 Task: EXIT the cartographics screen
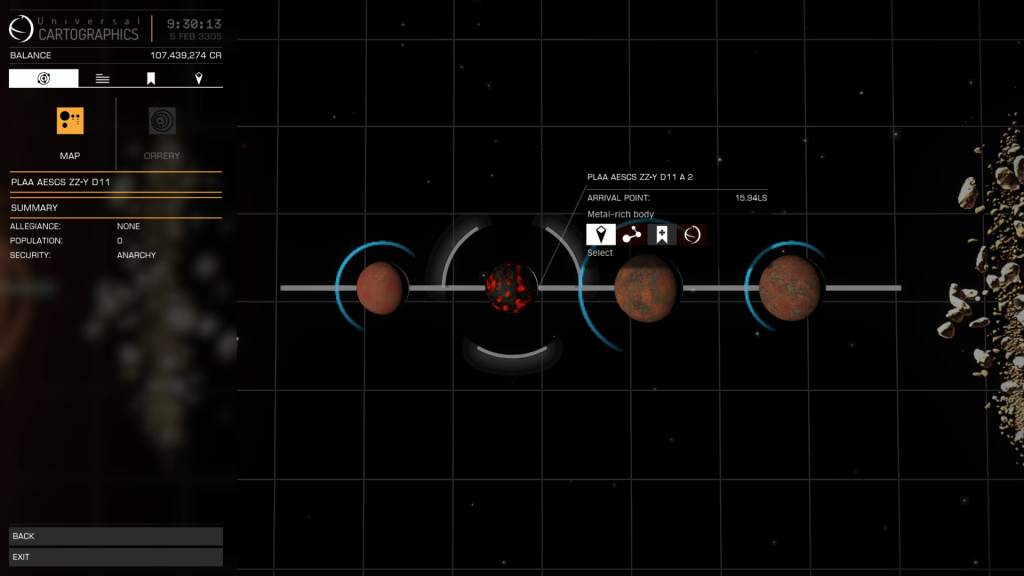pyautogui.click(x=116, y=557)
